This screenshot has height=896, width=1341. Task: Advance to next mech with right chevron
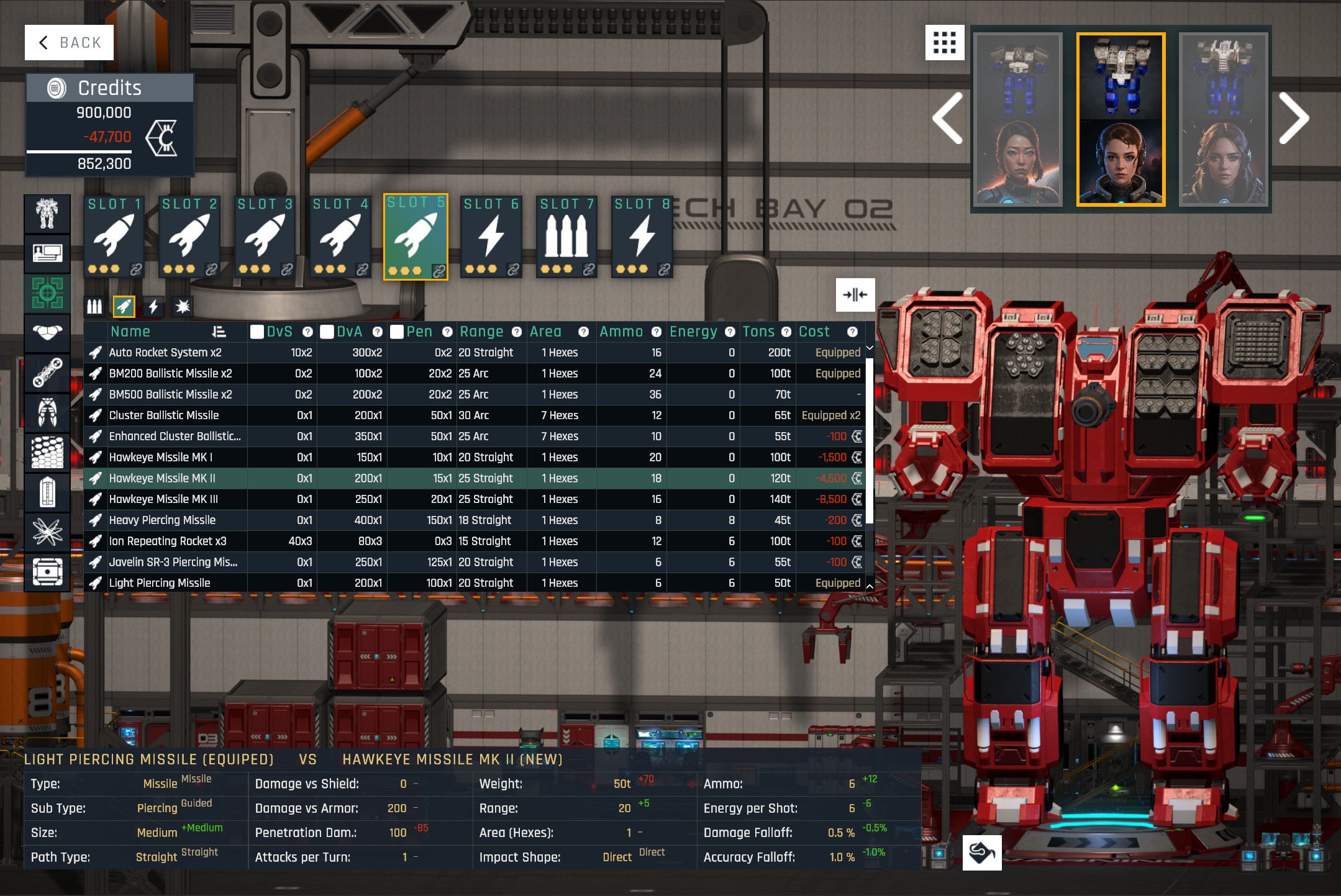coord(1296,118)
